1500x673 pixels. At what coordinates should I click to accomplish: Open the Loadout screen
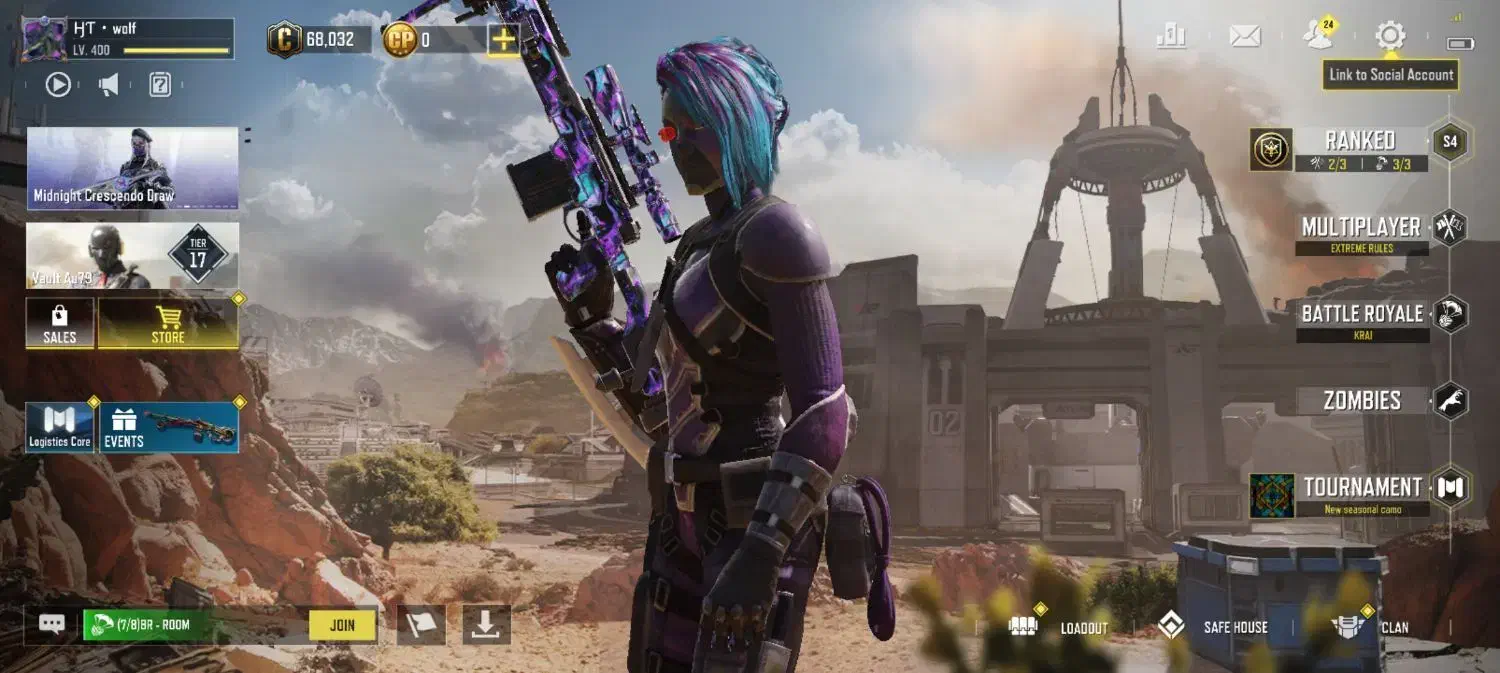pyautogui.click(x=1065, y=627)
